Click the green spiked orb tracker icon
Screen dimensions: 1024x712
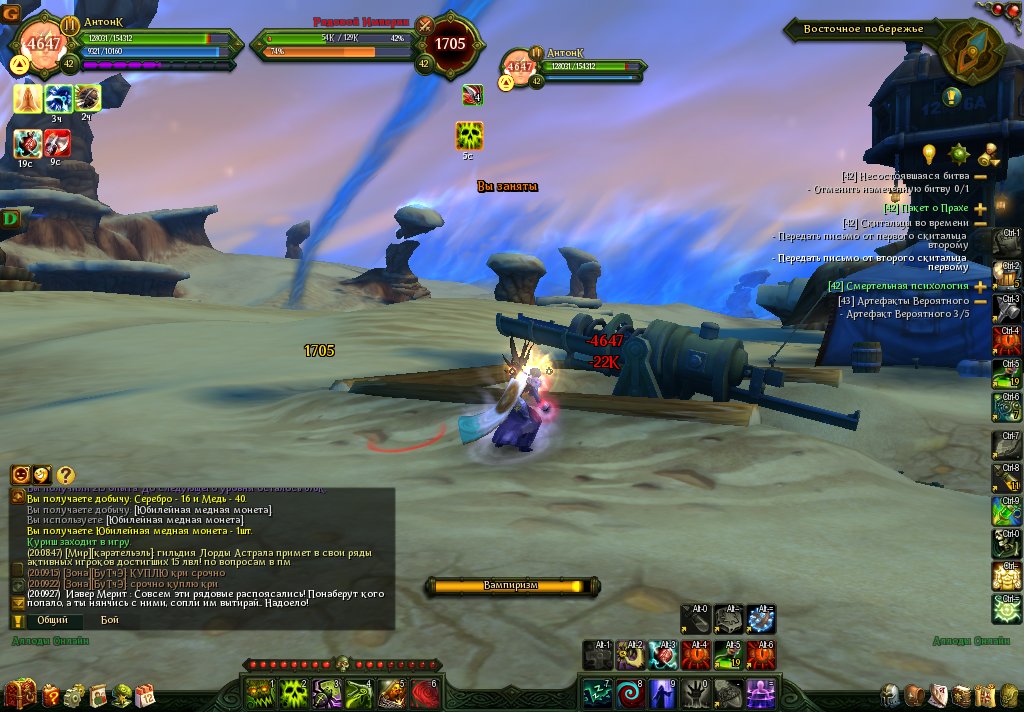pos(959,153)
